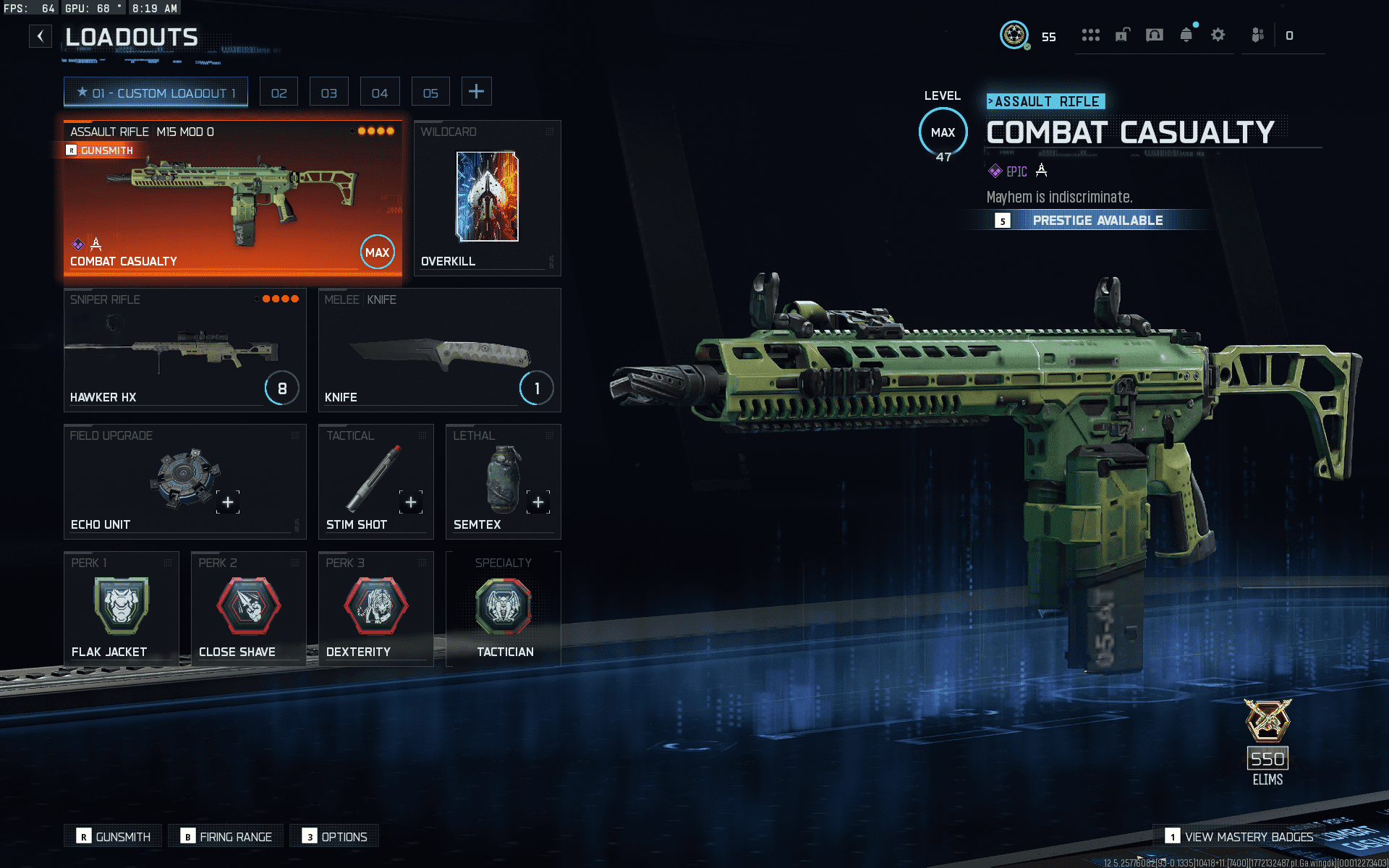This screenshot has width=1389, height=868.
Task: Add a new loadout with the plus button
Action: pos(476,92)
